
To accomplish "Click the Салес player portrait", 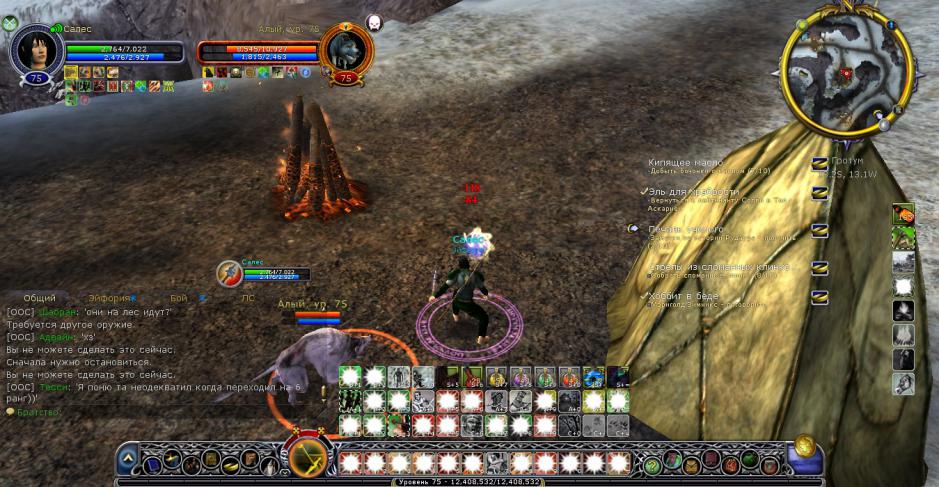I will pyautogui.click(x=37, y=49).
